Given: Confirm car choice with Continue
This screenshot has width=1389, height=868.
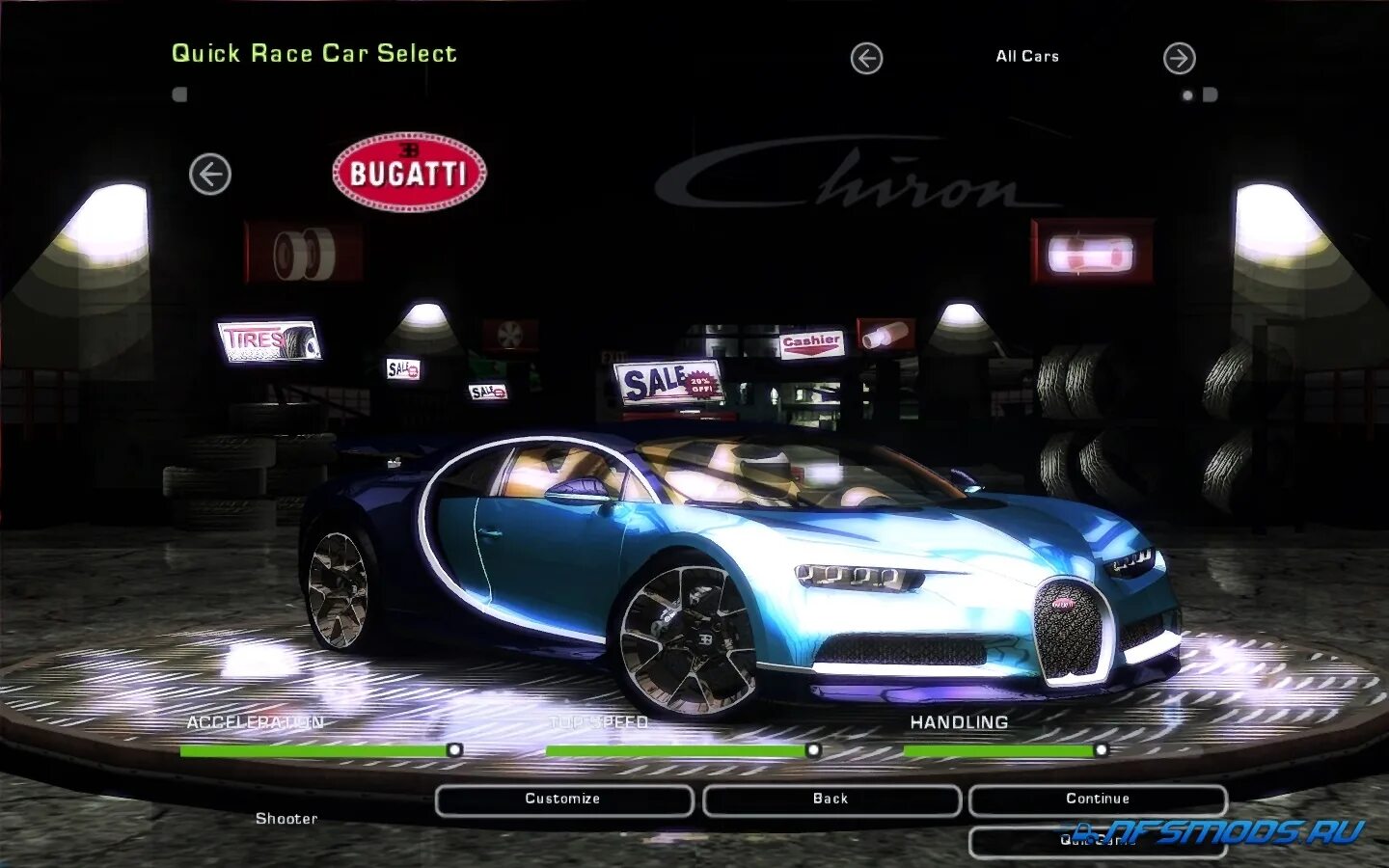Looking at the screenshot, I should [x=1097, y=800].
